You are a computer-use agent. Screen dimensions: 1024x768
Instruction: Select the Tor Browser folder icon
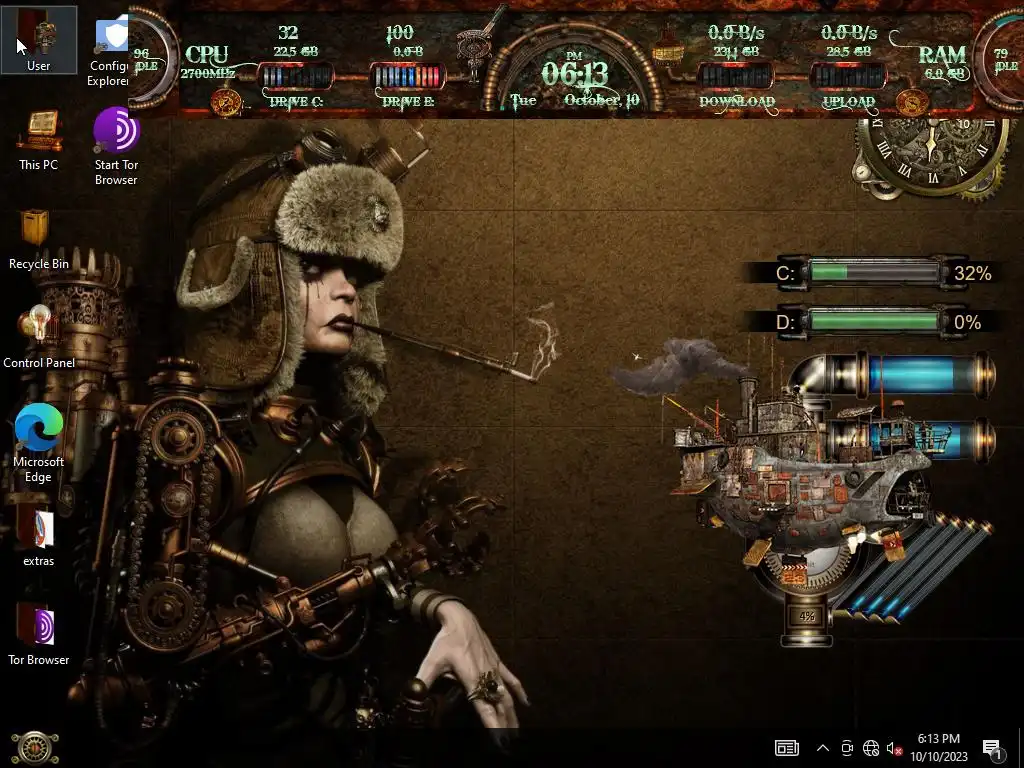pos(39,628)
